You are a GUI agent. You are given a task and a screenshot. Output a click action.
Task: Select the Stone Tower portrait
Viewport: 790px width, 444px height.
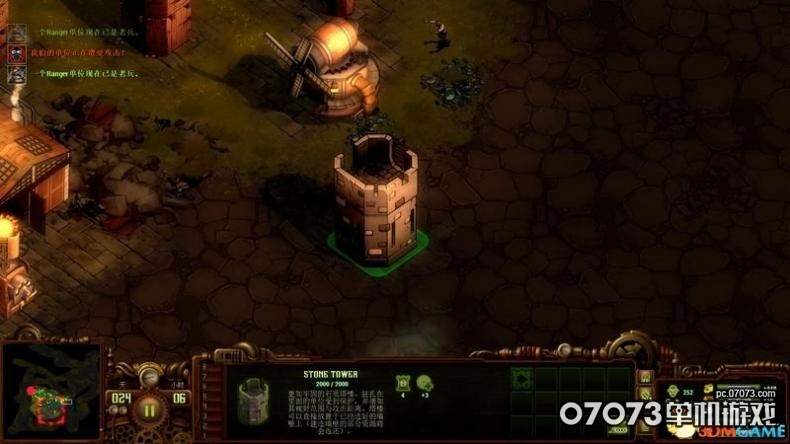point(254,400)
